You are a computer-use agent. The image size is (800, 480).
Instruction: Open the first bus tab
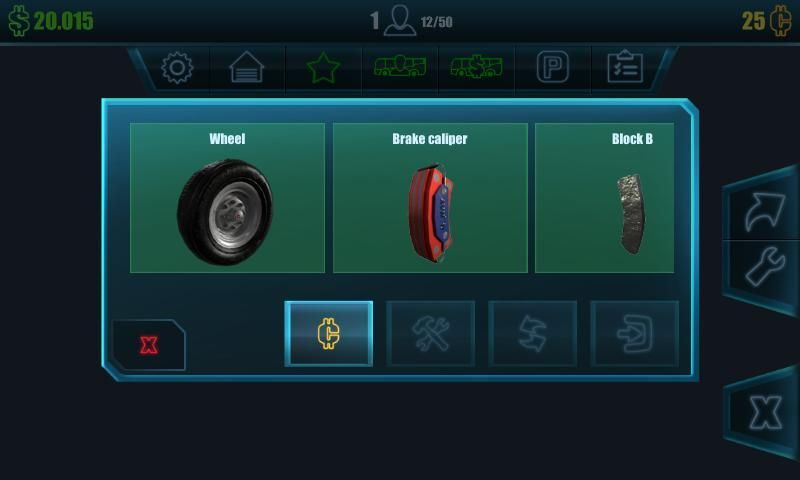click(x=399, y=68)
